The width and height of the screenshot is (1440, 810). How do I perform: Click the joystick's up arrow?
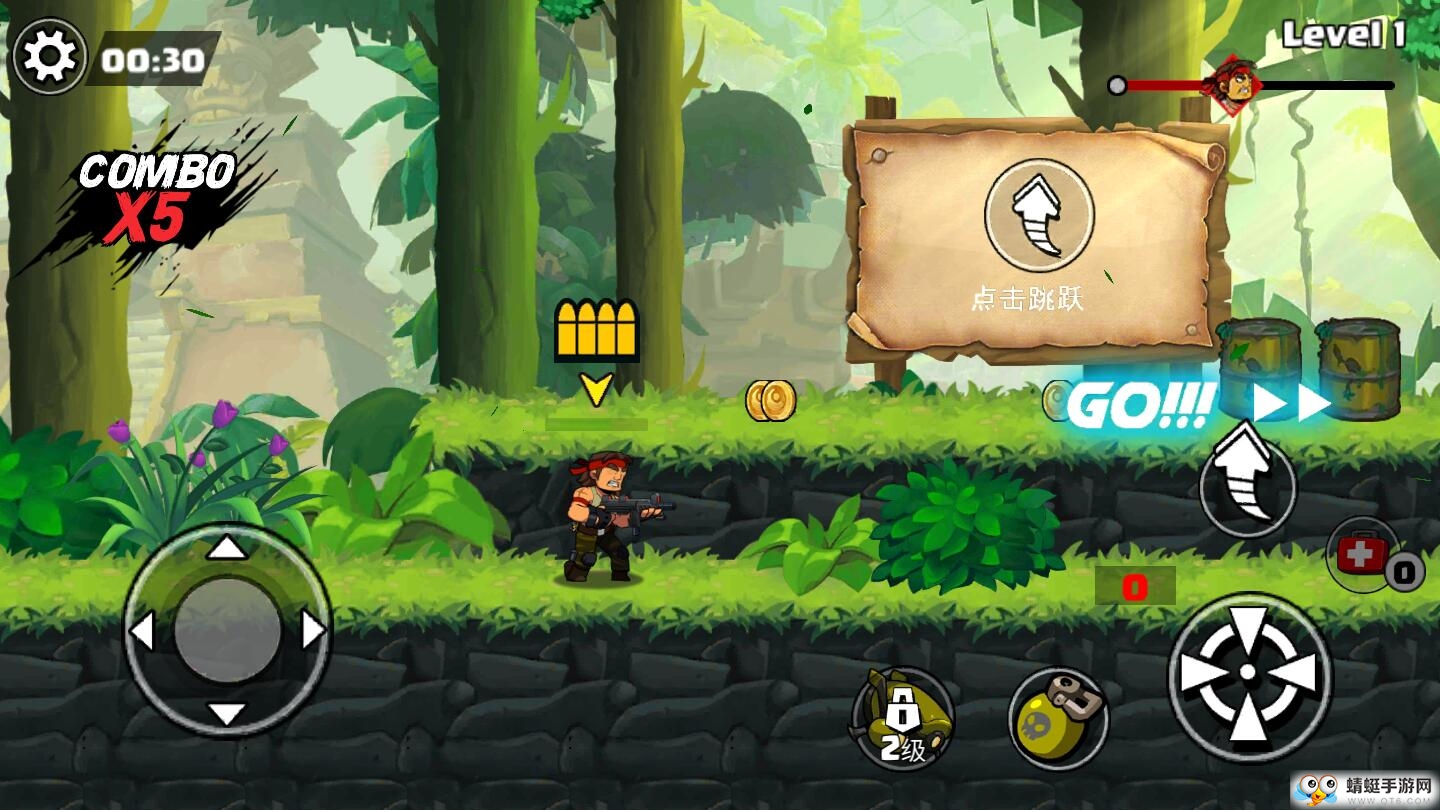228,547
